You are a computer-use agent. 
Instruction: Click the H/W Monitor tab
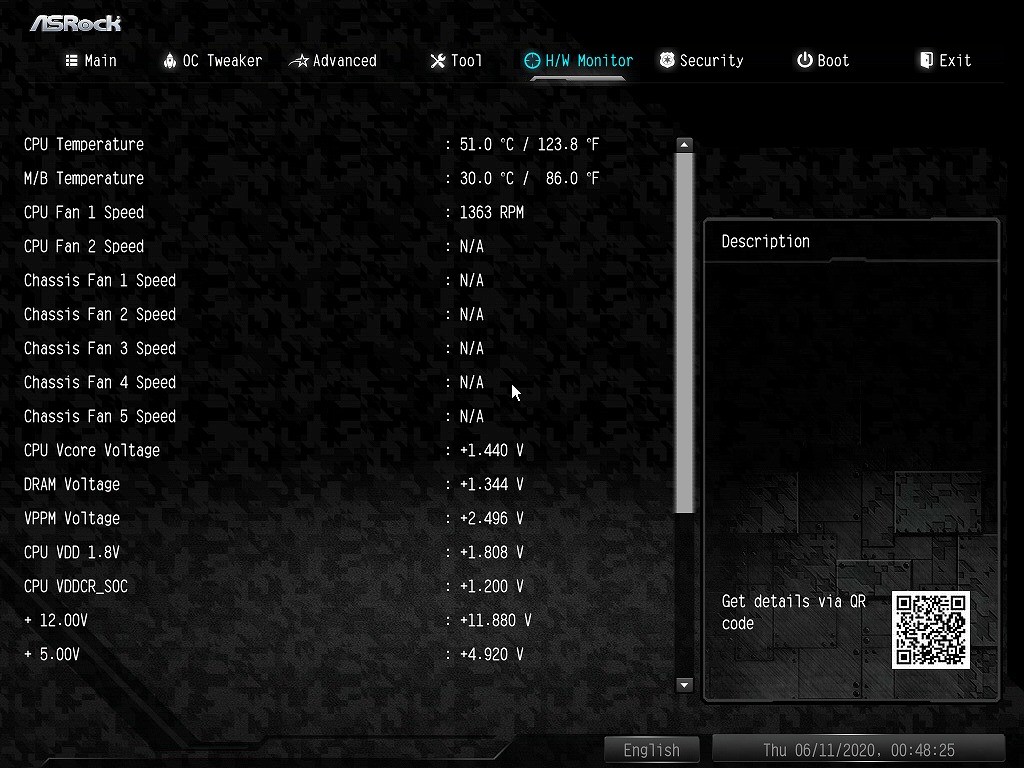(579, 61)
